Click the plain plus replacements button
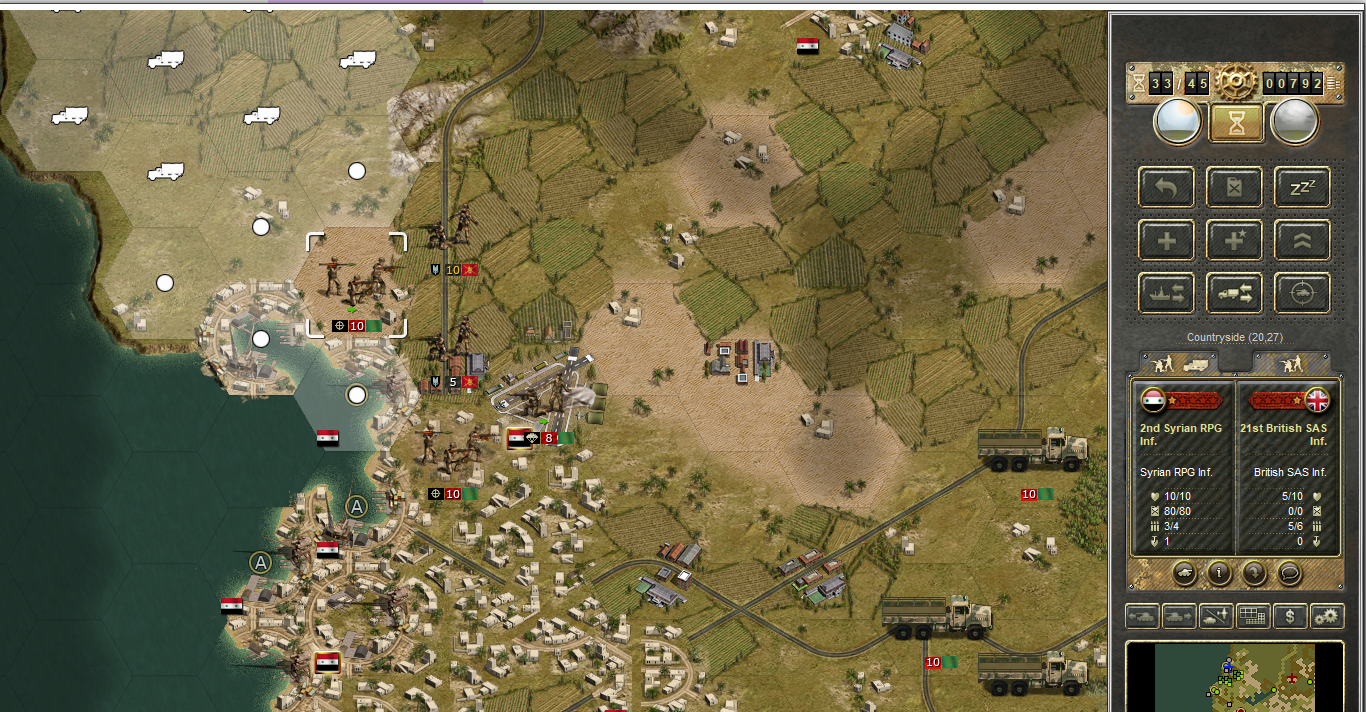Image resolution: width=1366 pixels, height=712 pixels. tap(1166, 240)
